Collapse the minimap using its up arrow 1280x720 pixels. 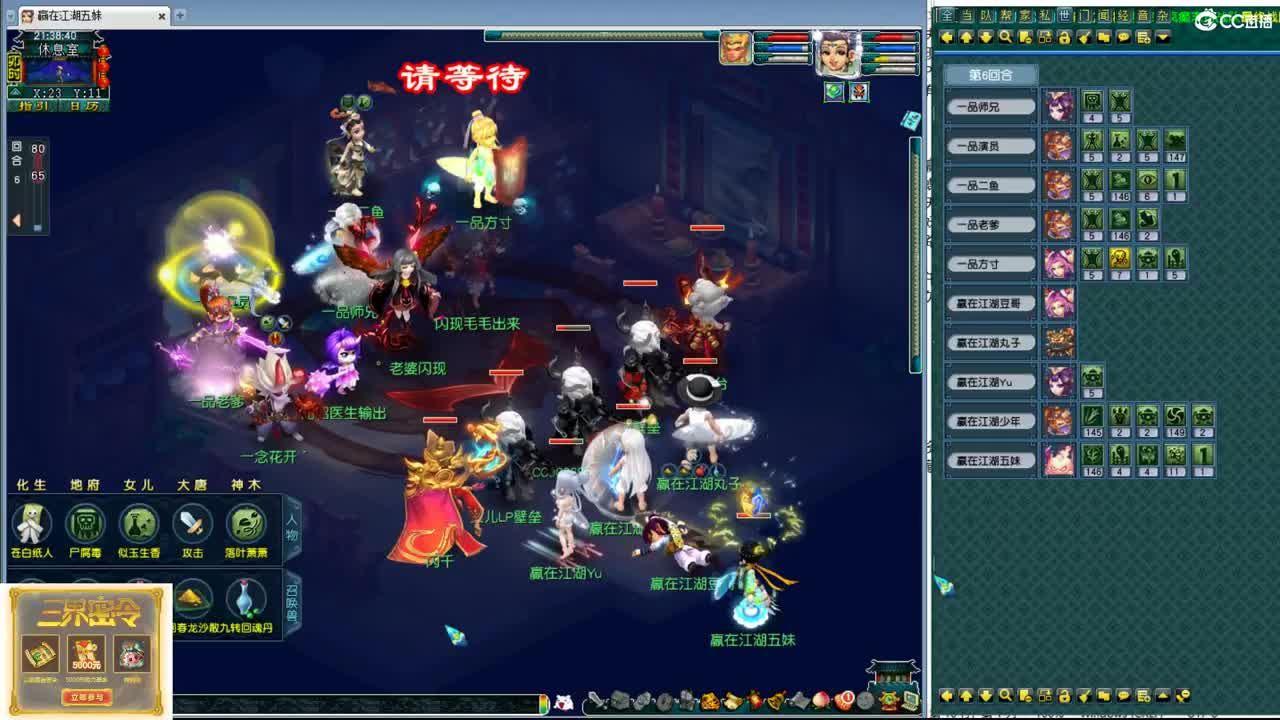(15, 92)
